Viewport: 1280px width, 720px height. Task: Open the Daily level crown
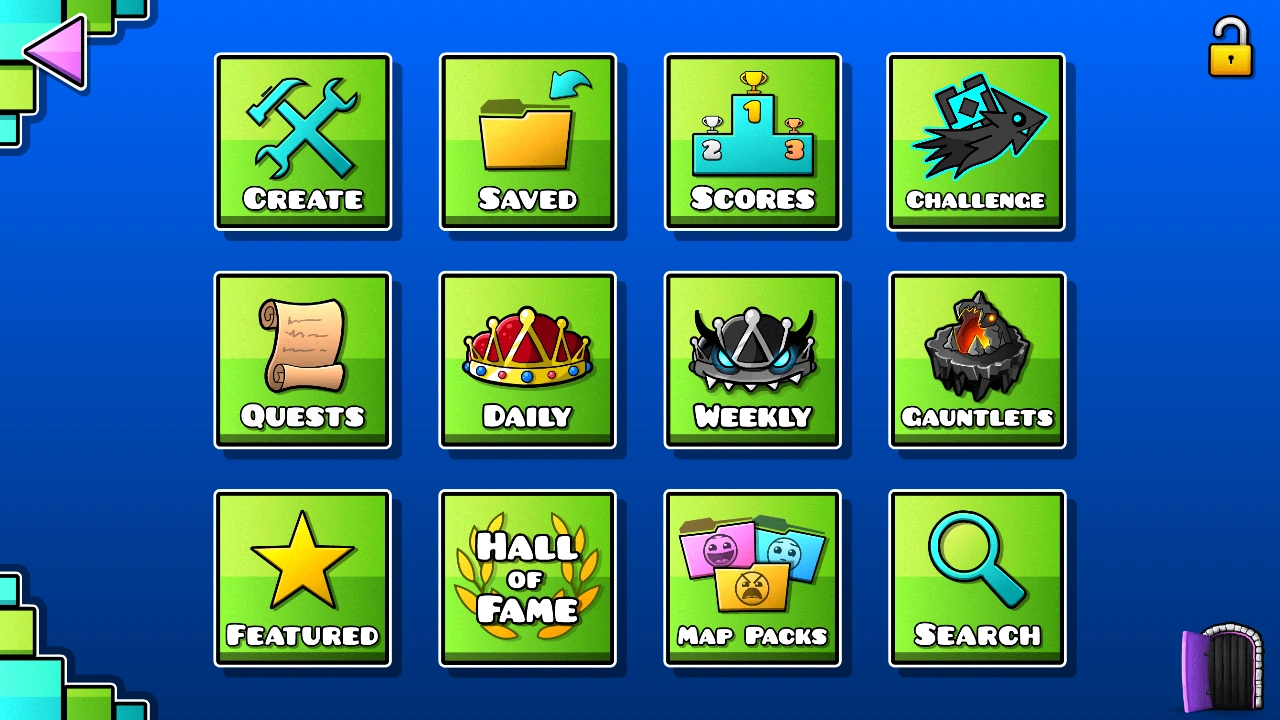coord(528,358)
